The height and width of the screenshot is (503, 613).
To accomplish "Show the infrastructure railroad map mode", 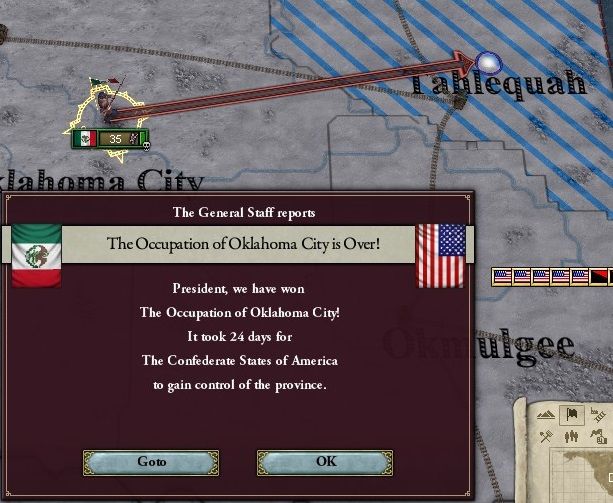I will pos(600,413).
